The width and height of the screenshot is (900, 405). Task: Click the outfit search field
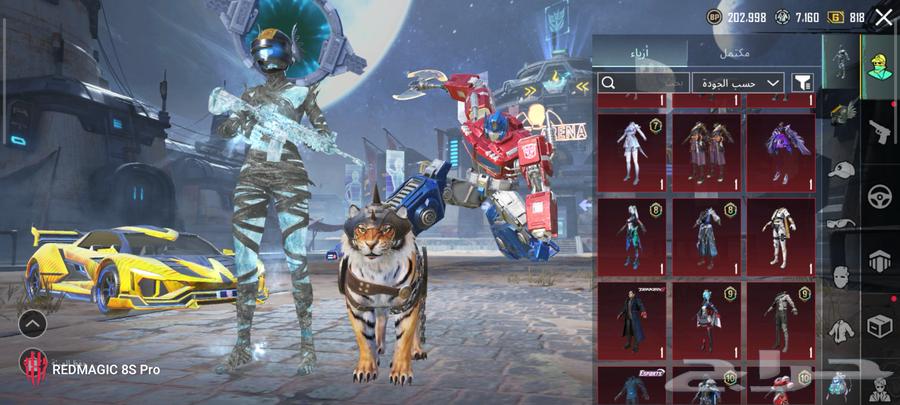640,83
